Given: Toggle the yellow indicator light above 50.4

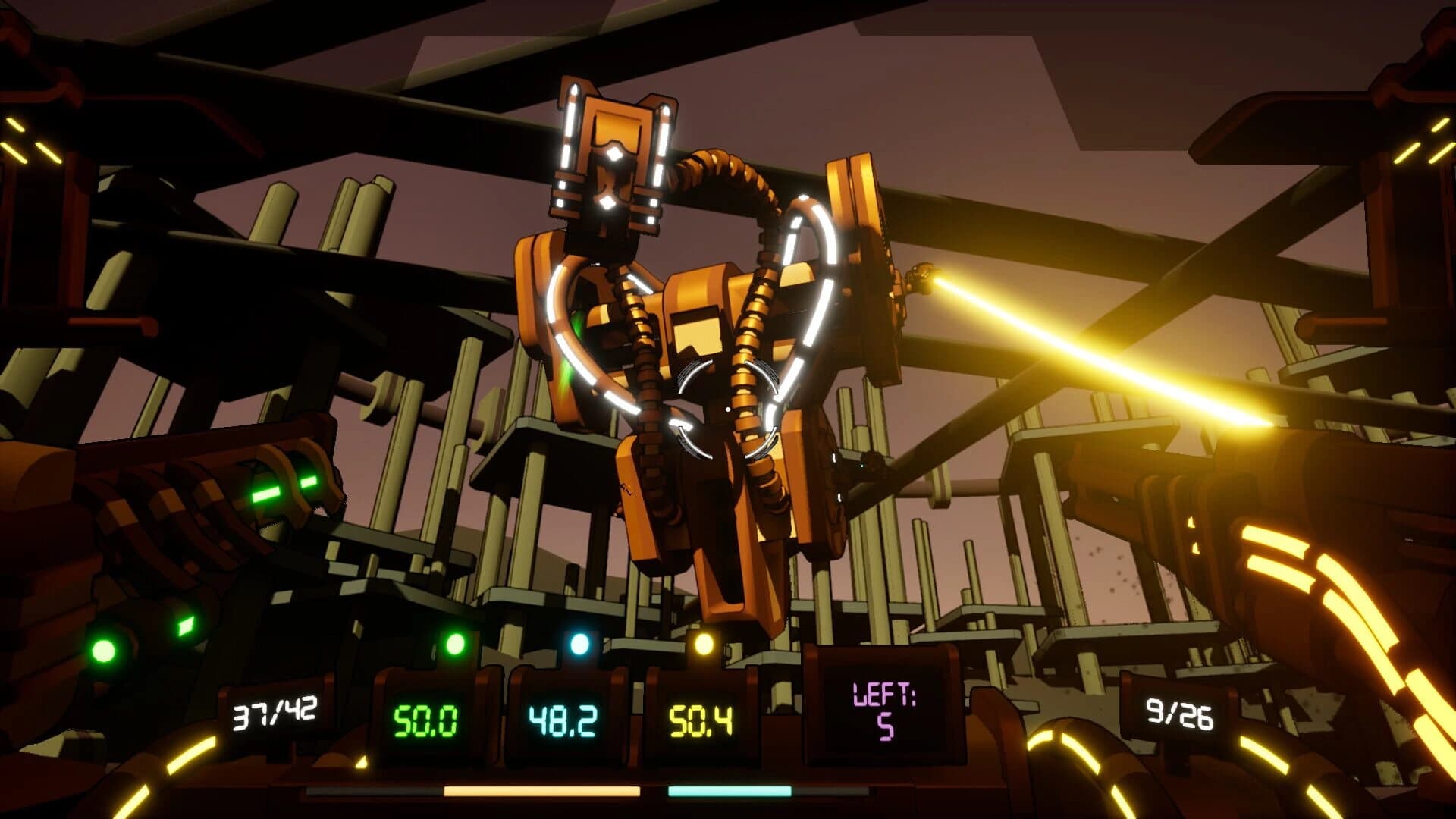Looking at the screenshot, I should pyautogui.click(x=705, y=642).
